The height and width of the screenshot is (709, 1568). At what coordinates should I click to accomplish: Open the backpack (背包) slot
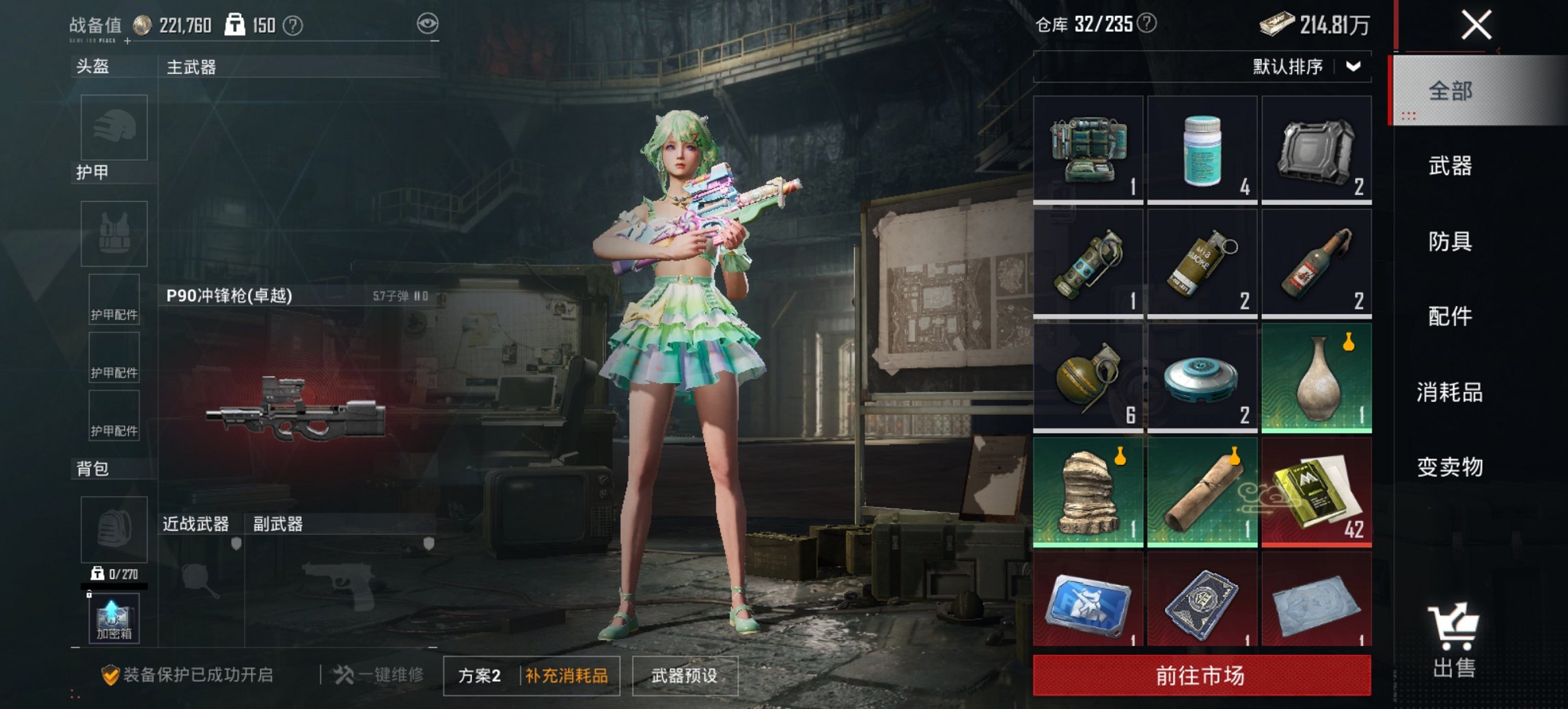113,530
